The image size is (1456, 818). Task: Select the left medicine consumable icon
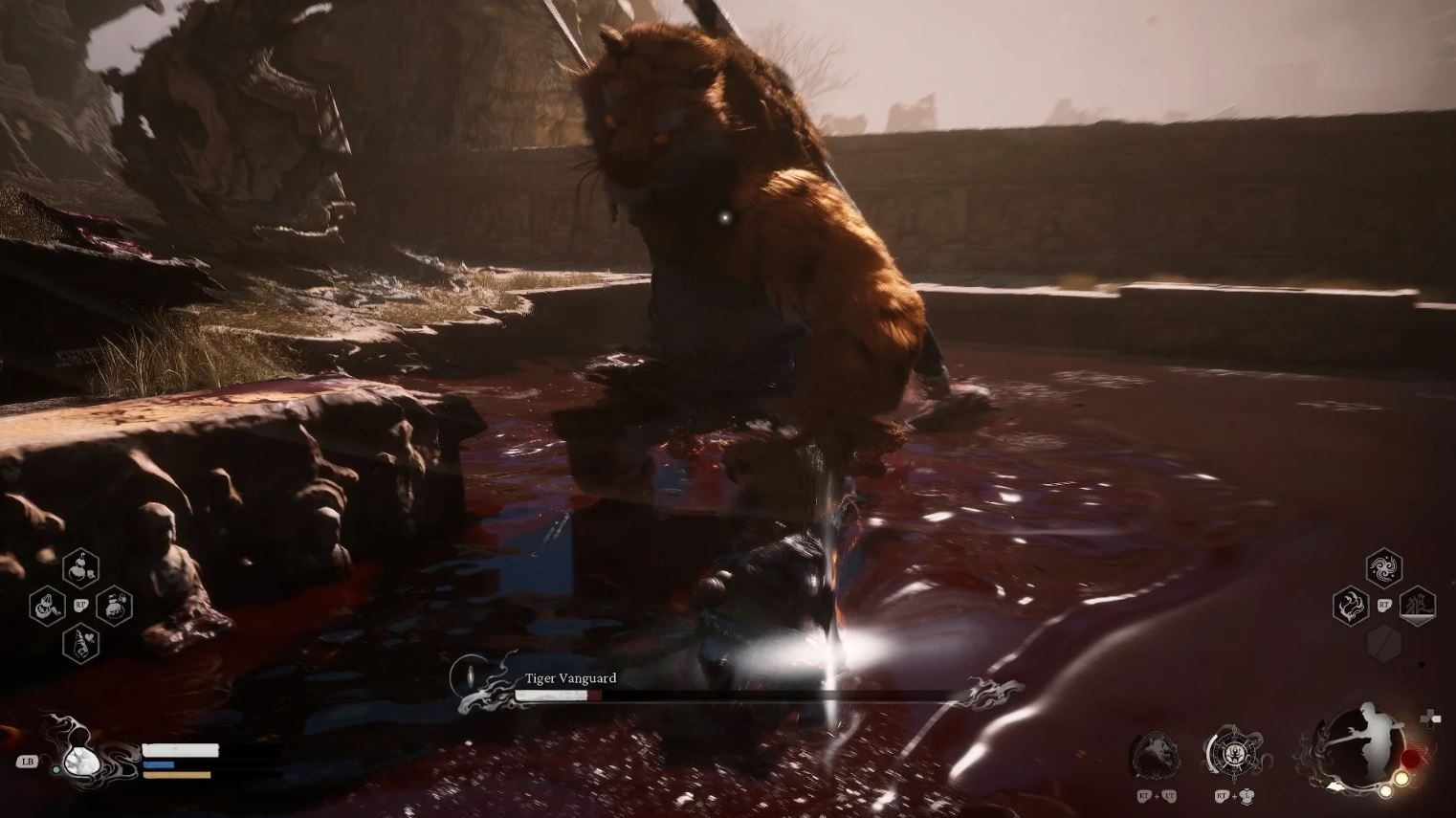(x=45, y=607)
